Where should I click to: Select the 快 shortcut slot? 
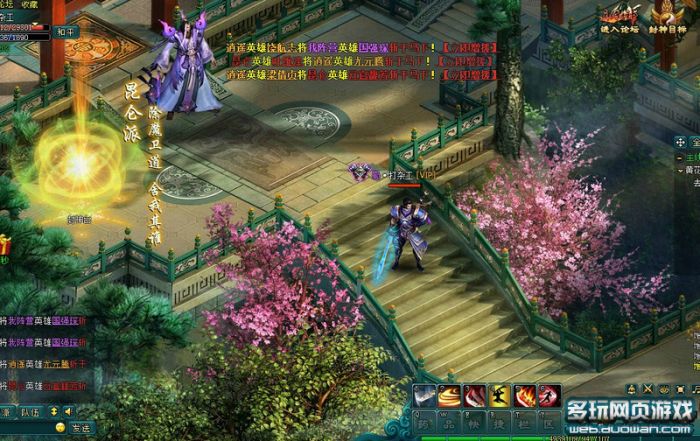click(475, 422)
